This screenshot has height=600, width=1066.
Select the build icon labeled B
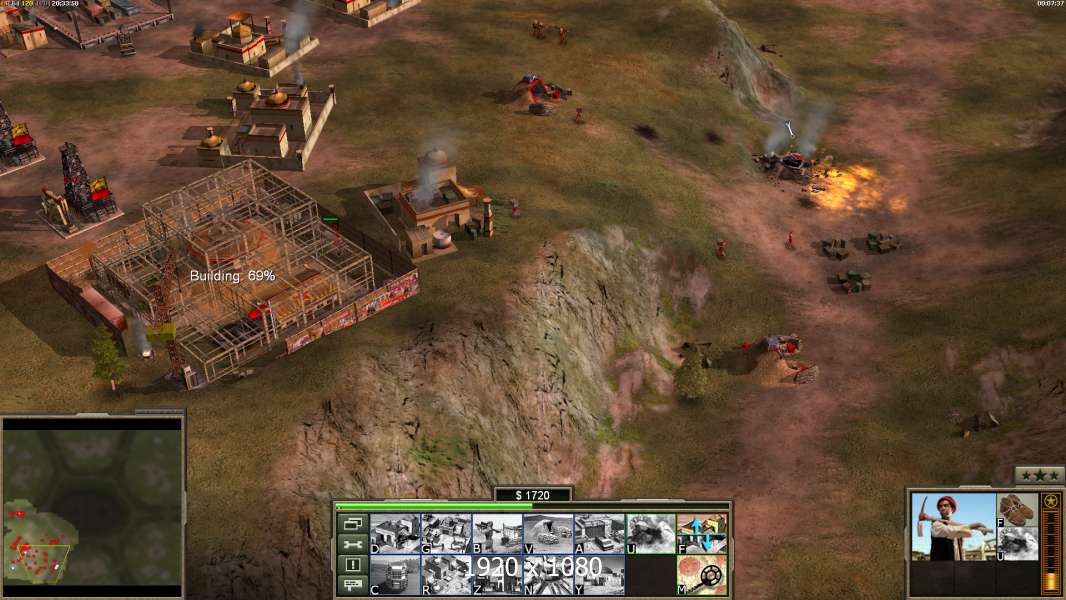coord(497,533)
